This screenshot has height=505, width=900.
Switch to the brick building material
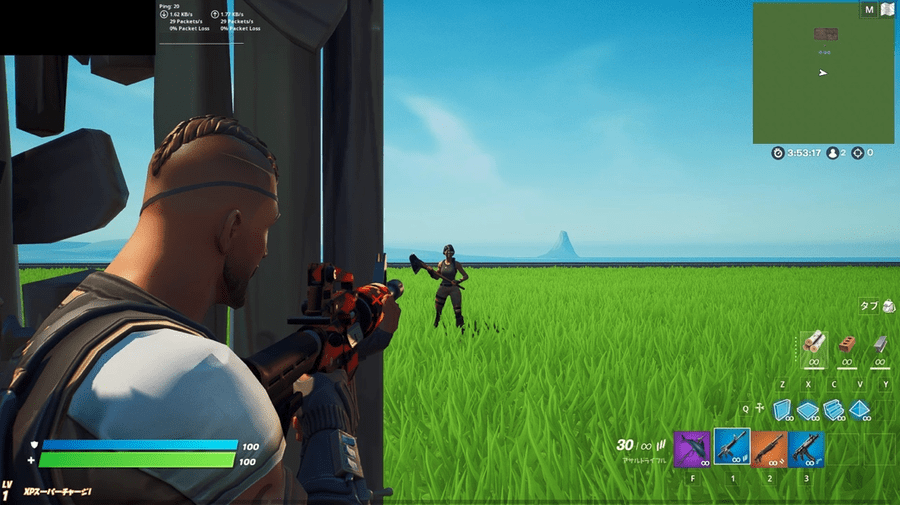(847, 345)
